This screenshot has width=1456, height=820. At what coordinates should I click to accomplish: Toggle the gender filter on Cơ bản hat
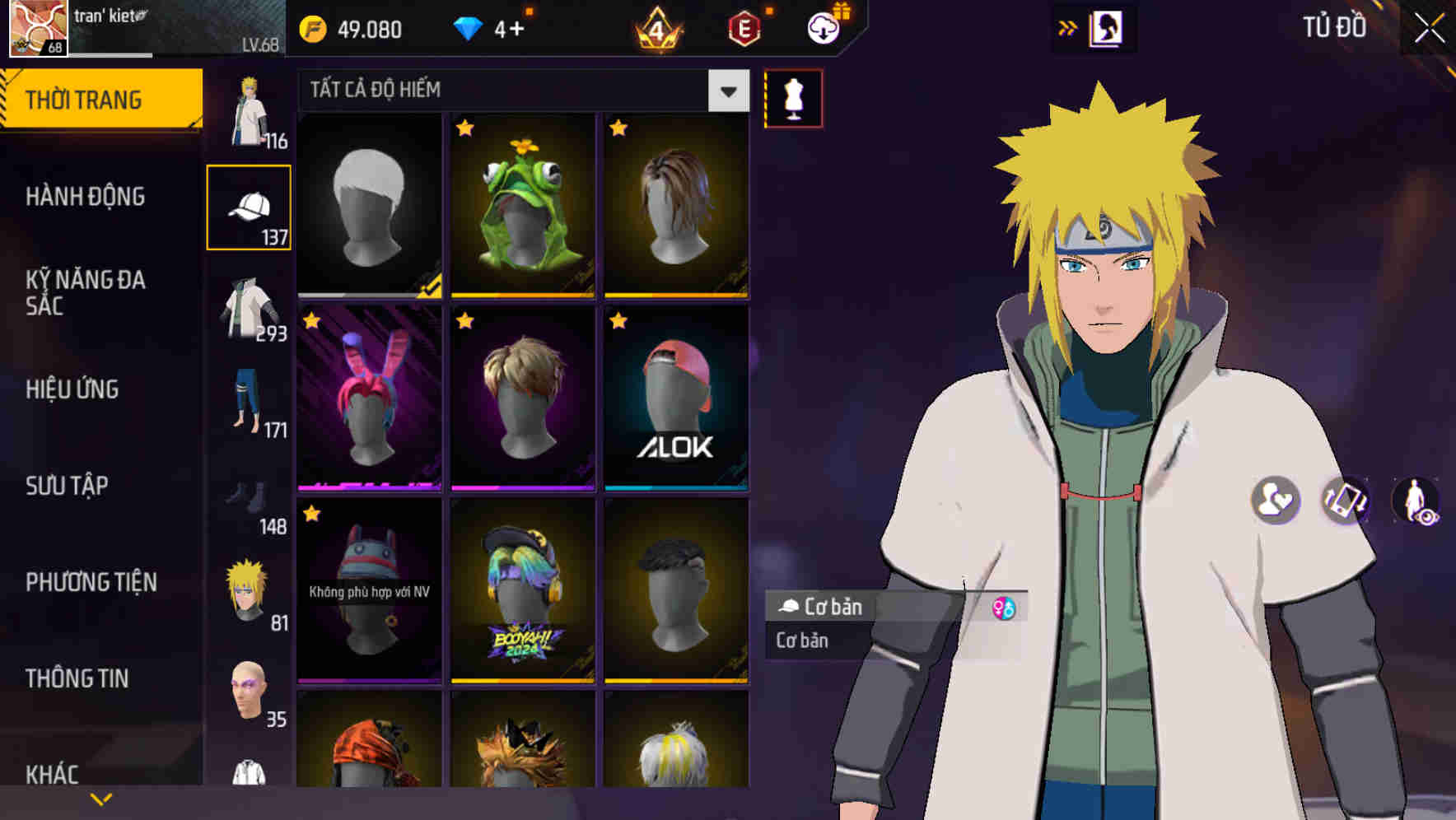pos(1003,608)
